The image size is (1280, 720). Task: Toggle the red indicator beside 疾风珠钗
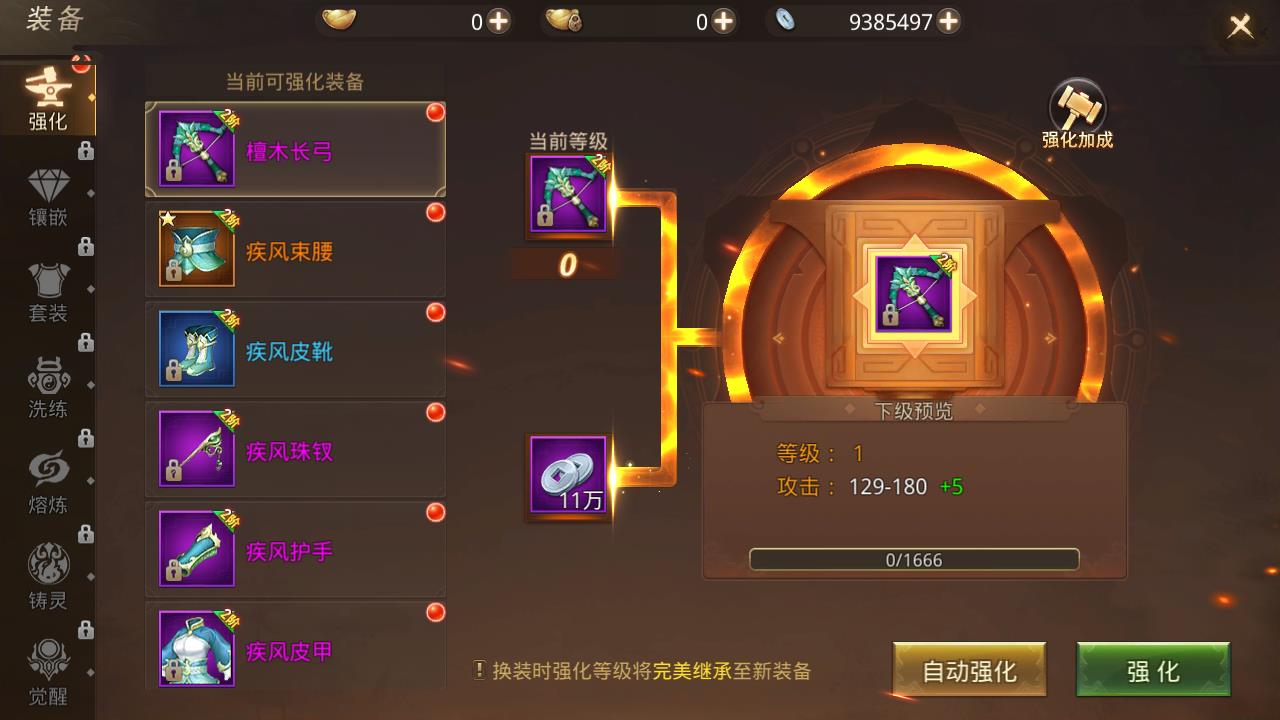(434, 414)
